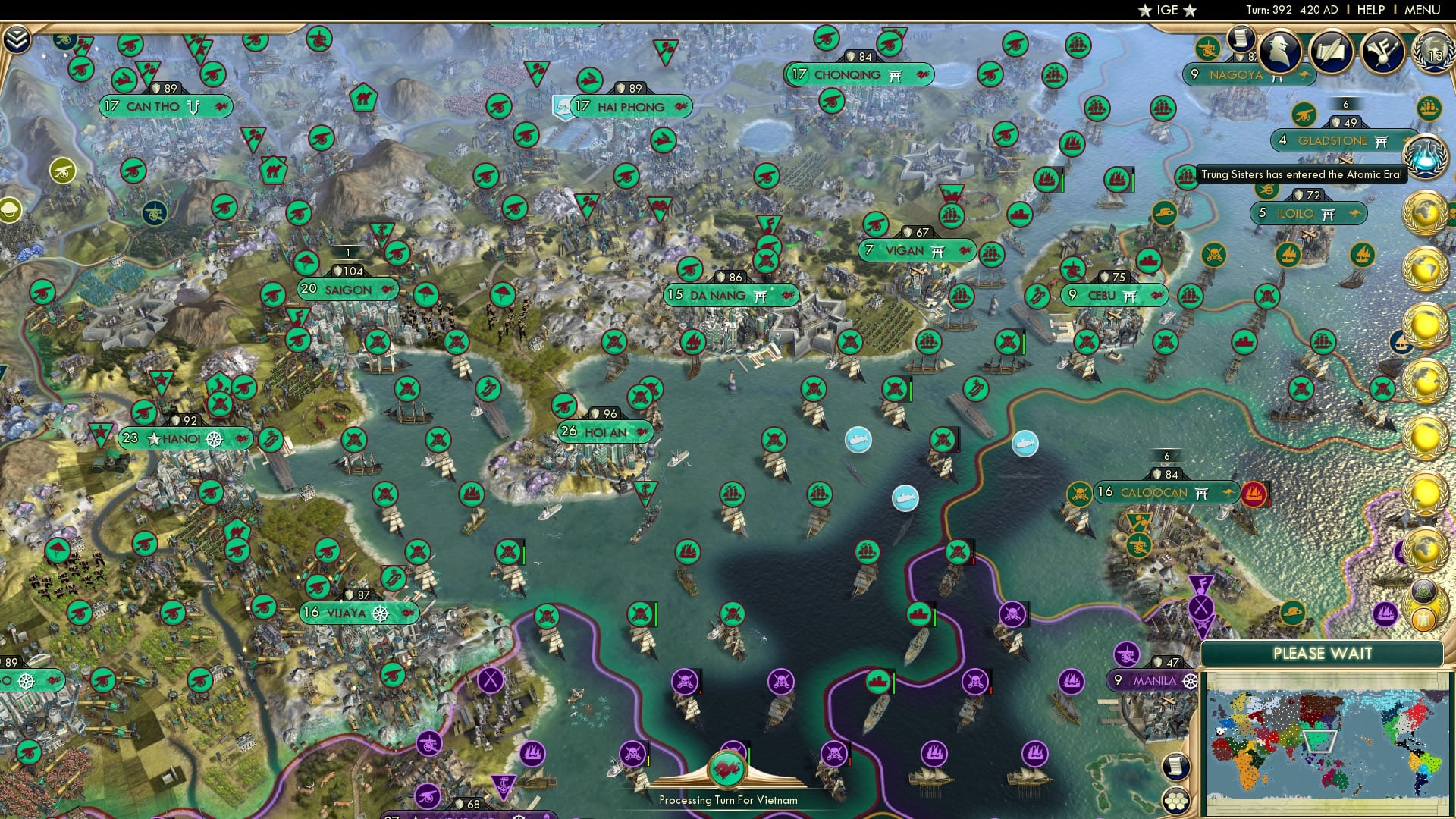Open the game MENU
This screenshot has height=819, width=1456.
[x=1421, y=10]
